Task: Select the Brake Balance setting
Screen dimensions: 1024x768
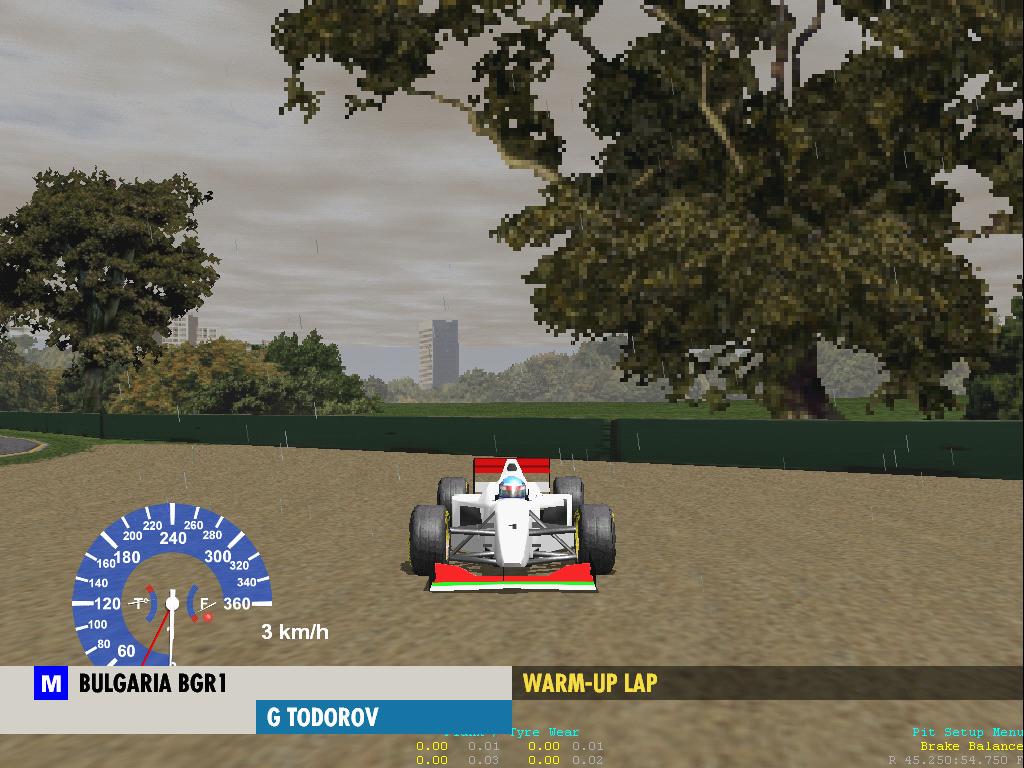Action: point(970,746)
